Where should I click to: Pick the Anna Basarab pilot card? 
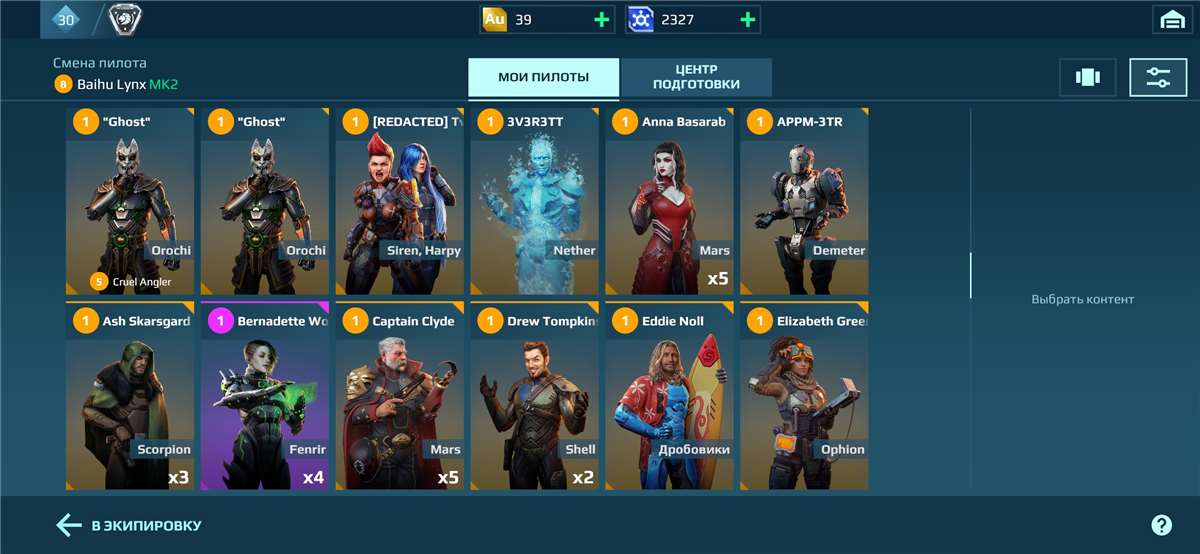(669, 200)
